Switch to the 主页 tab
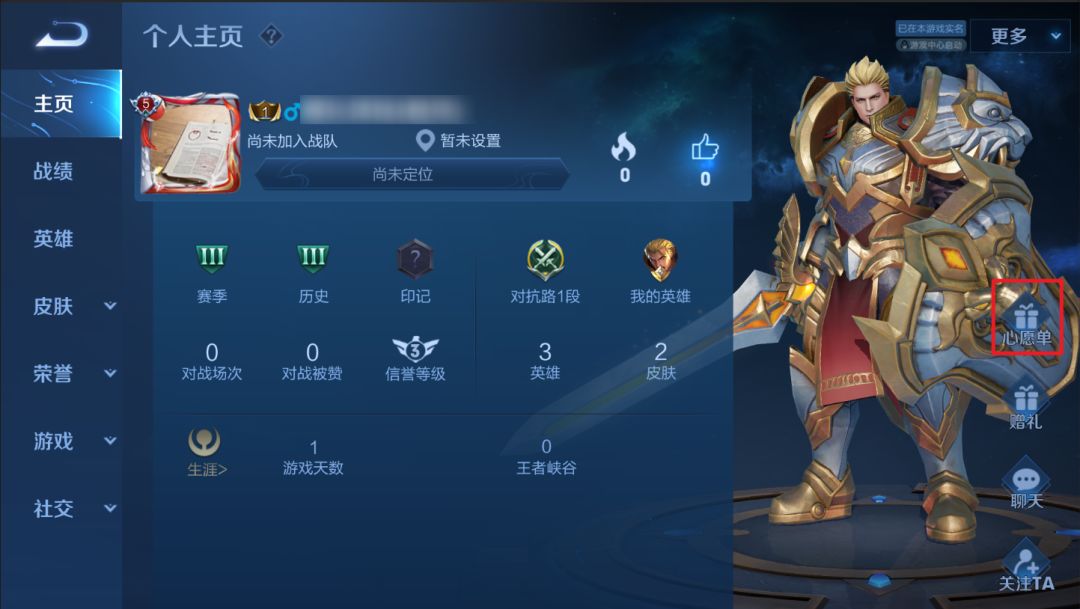Image resolution: width=1080 pixels, height=609 pixels. tap(54, 104)
